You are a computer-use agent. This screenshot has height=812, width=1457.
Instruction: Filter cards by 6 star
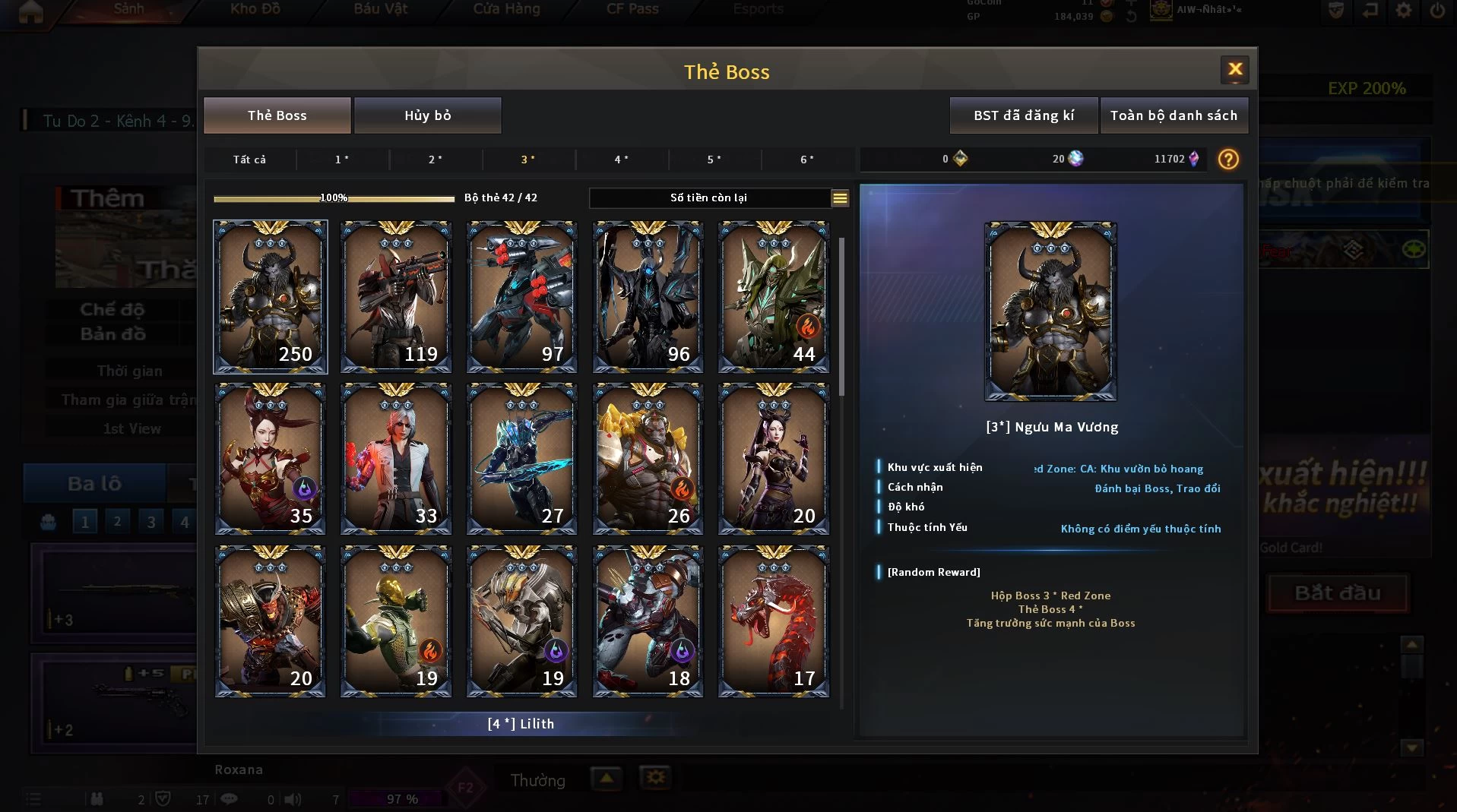(x=807, y=160)
